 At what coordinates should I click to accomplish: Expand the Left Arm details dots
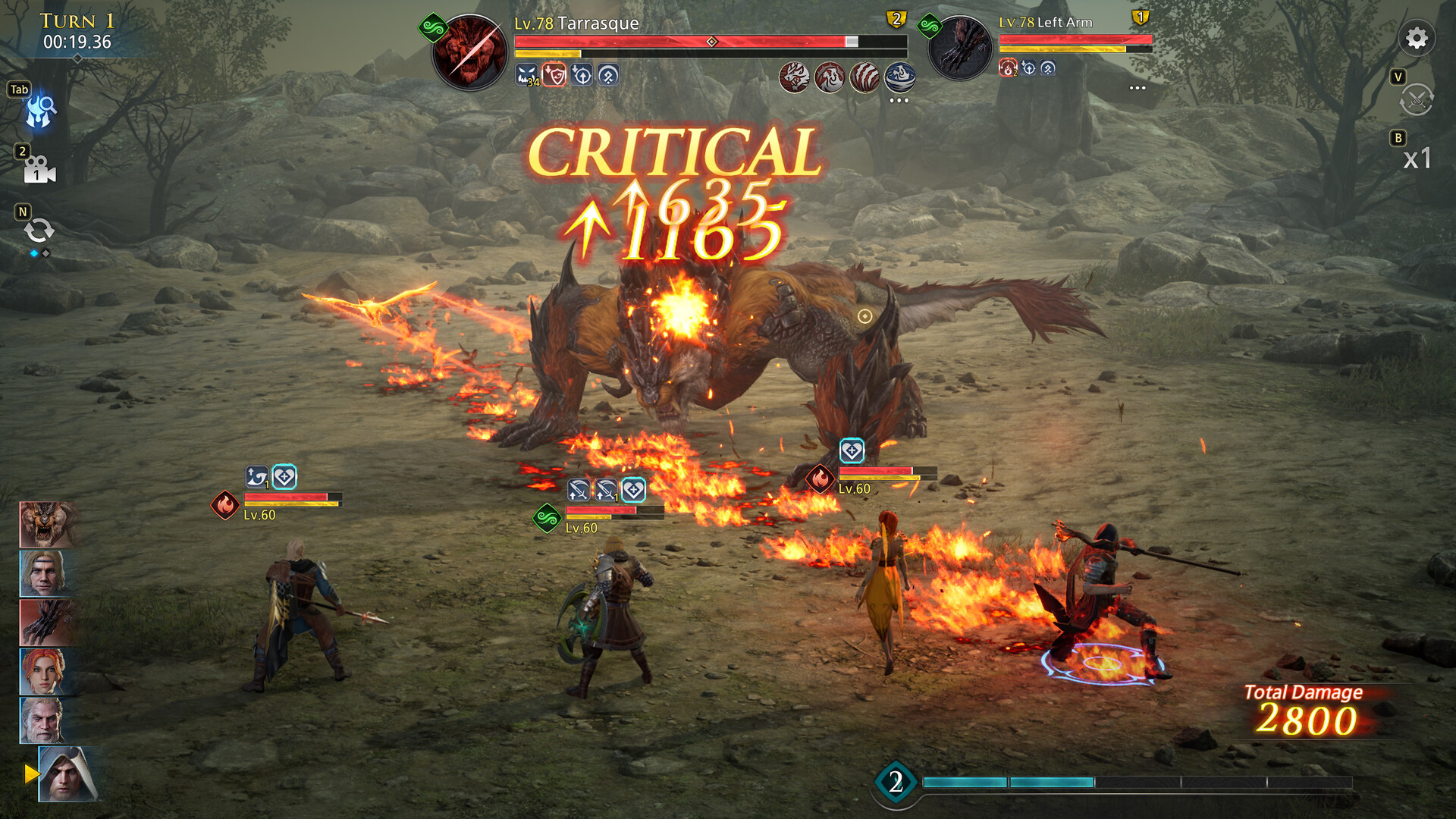1137,88
